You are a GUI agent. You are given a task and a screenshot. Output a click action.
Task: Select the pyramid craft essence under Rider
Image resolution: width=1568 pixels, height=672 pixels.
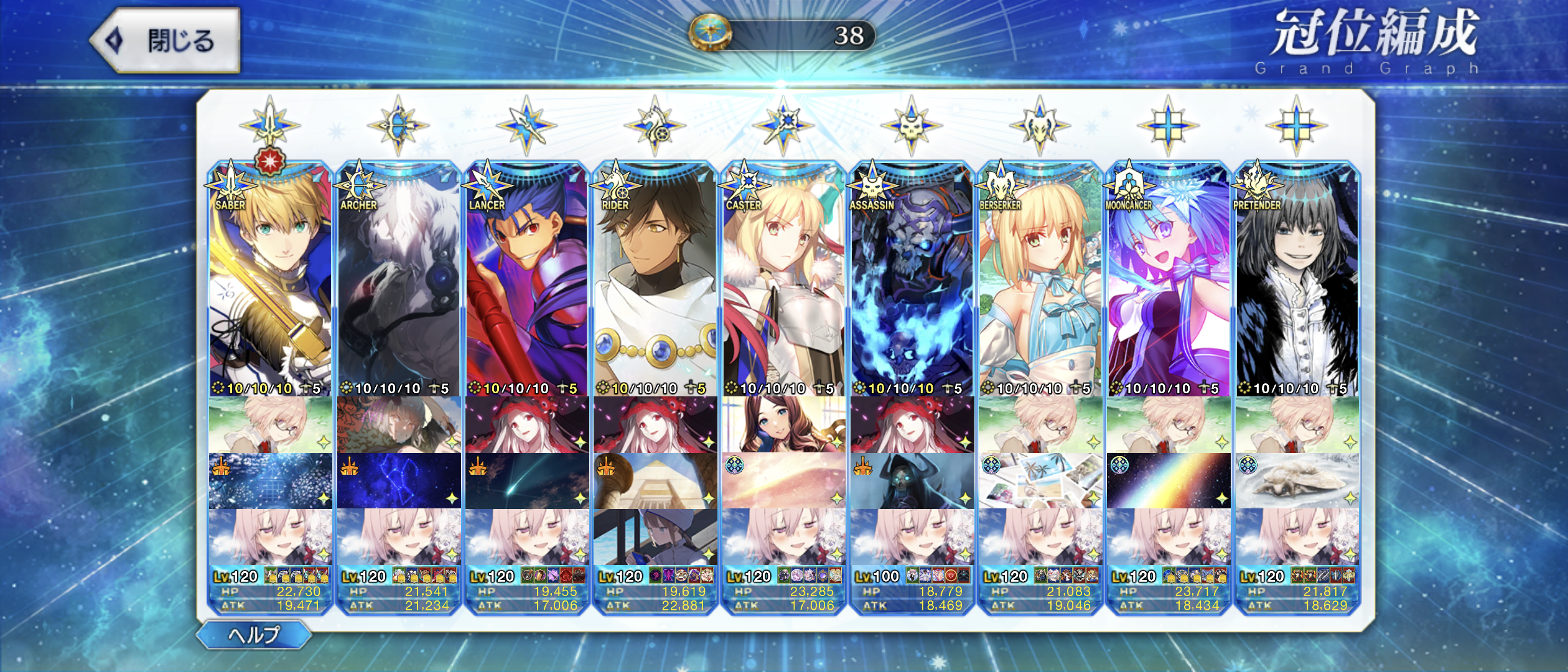click(x=655, y=481)
